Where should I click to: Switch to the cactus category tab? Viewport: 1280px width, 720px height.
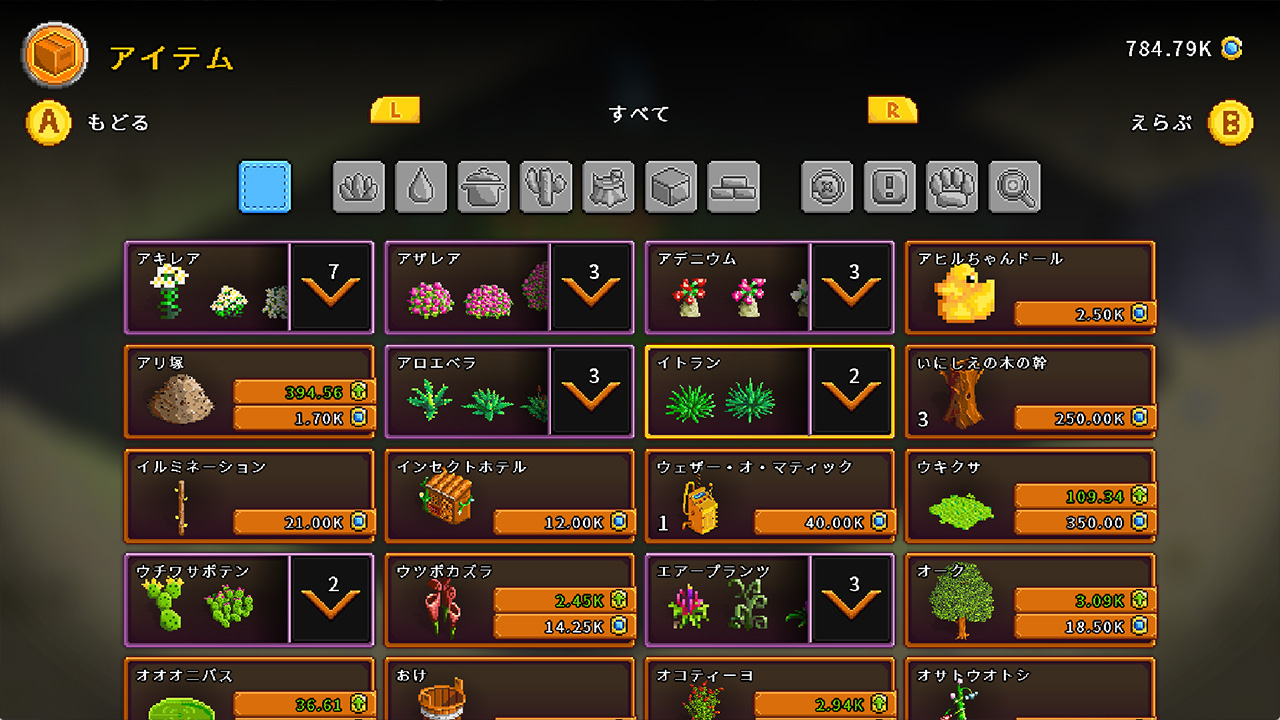(546, 187)
